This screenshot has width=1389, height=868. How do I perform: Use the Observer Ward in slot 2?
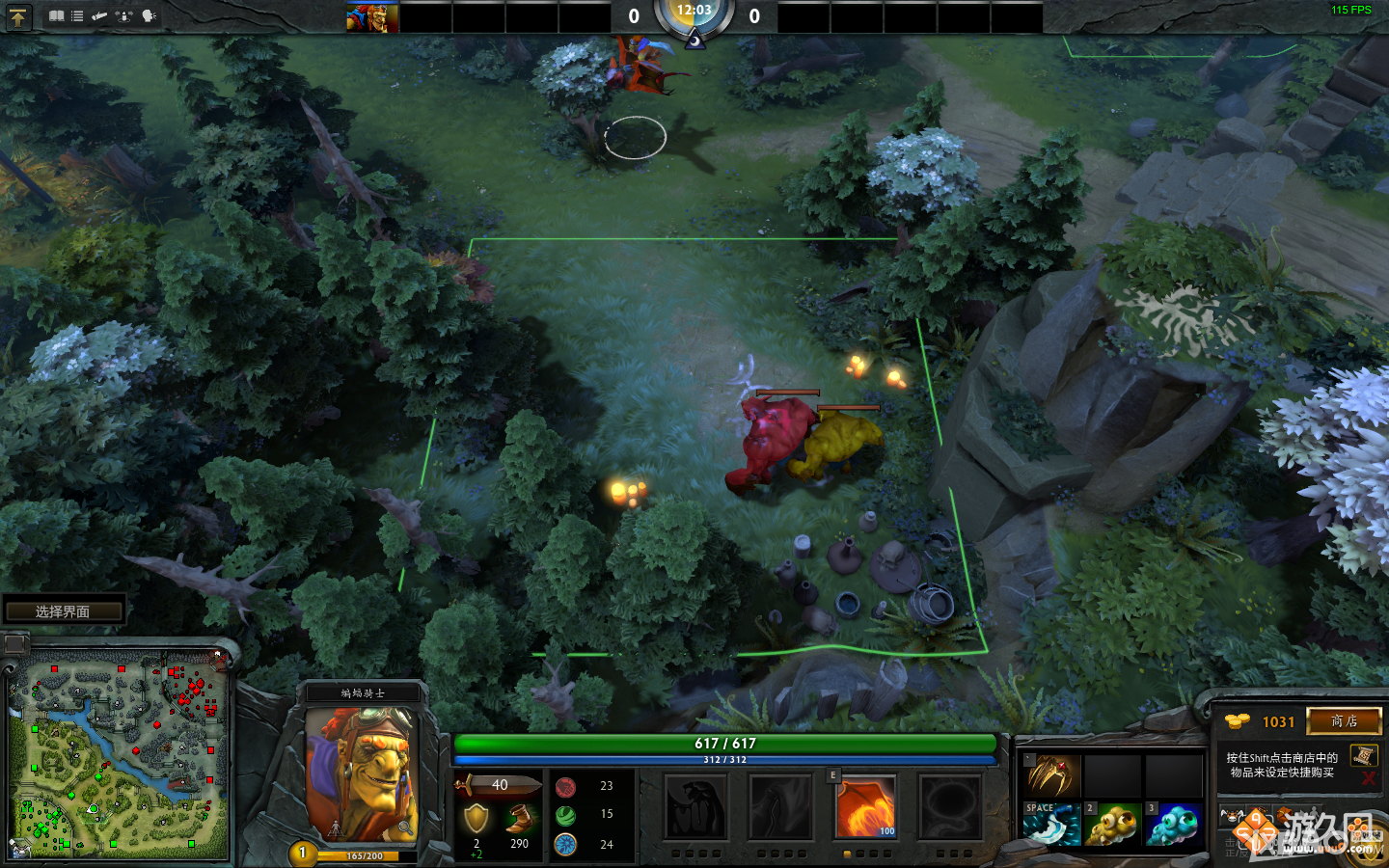1114,823
